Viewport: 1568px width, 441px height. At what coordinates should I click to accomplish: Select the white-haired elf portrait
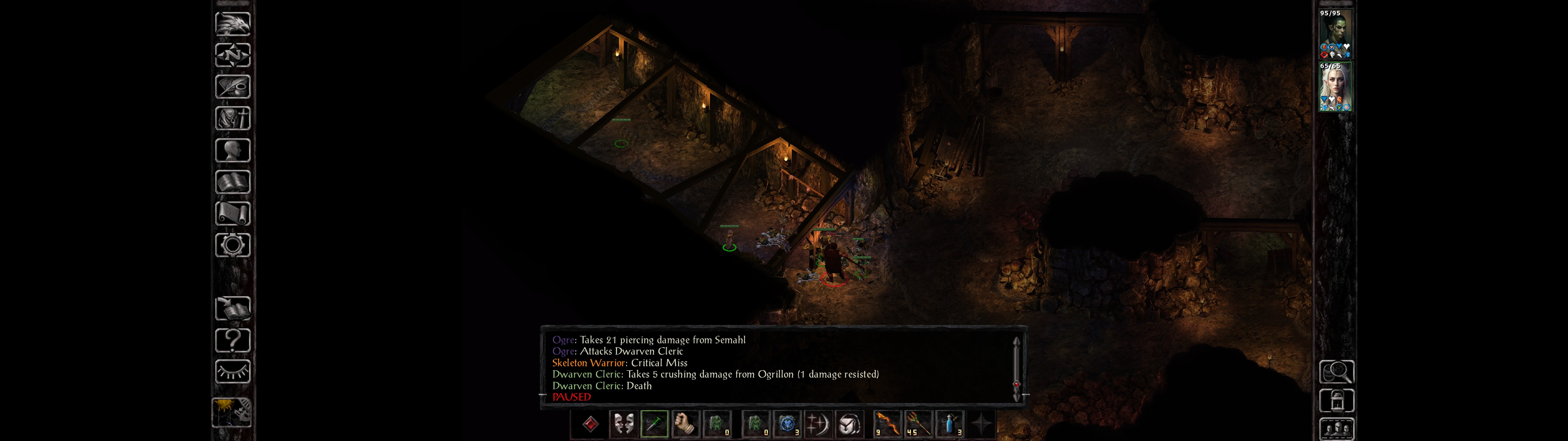click(x=1336, y=86)
